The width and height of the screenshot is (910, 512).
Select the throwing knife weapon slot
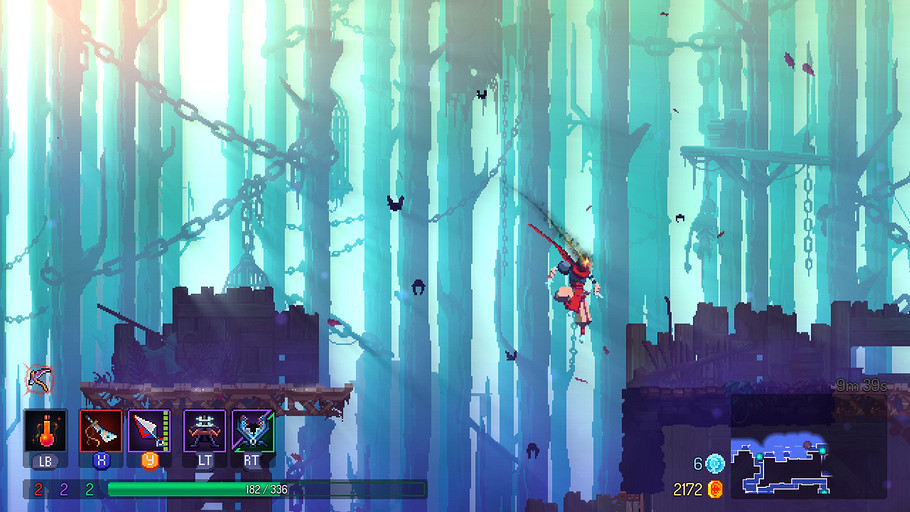pos(148,432)
